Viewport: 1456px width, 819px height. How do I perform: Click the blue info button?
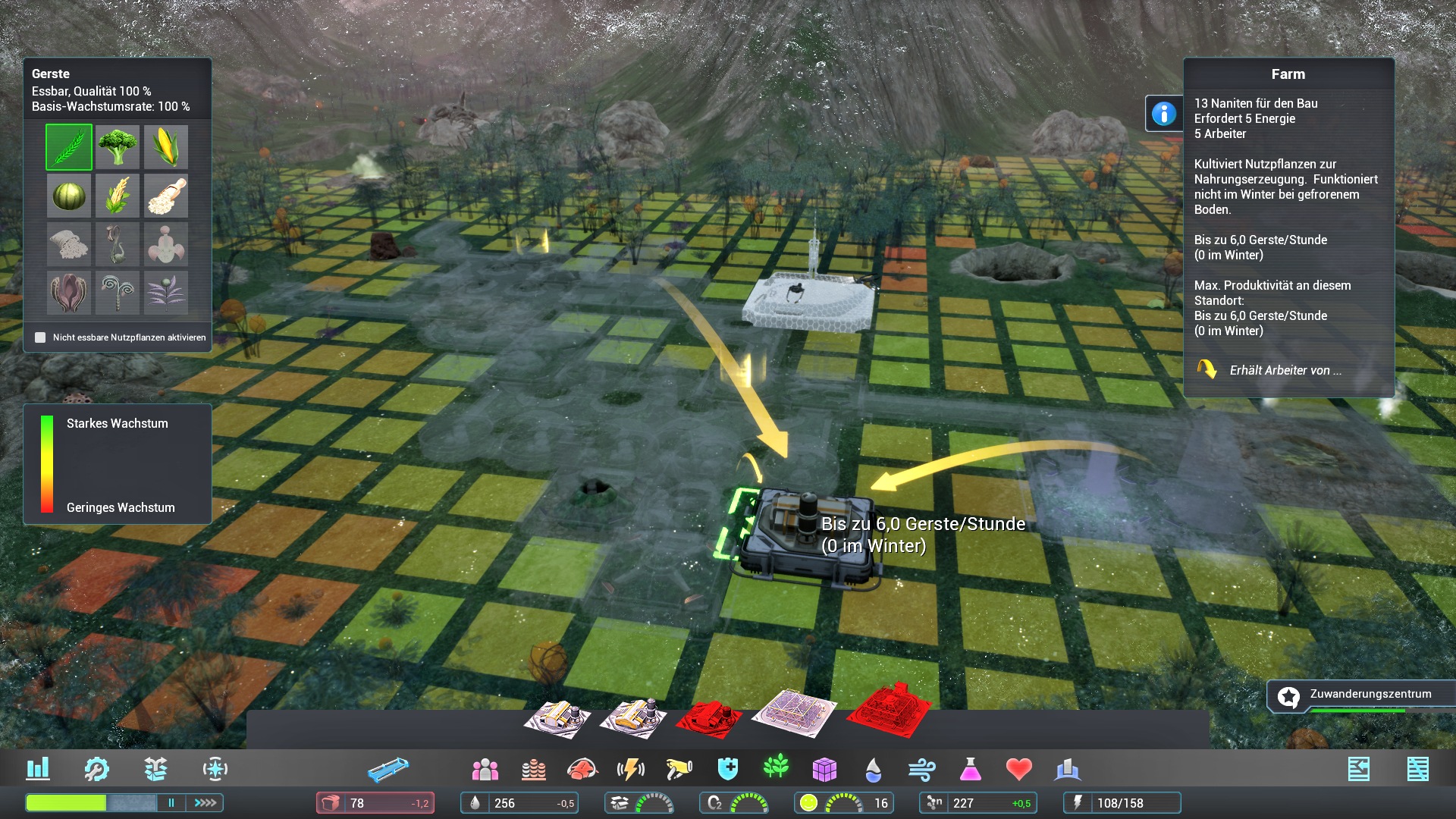[x=1163, y=114]
